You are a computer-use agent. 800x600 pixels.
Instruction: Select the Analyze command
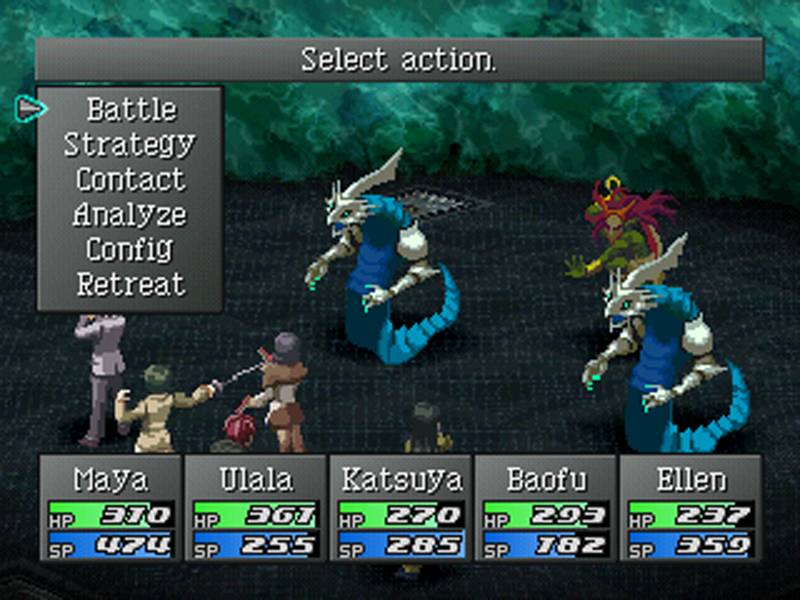[x=130, y=214]
